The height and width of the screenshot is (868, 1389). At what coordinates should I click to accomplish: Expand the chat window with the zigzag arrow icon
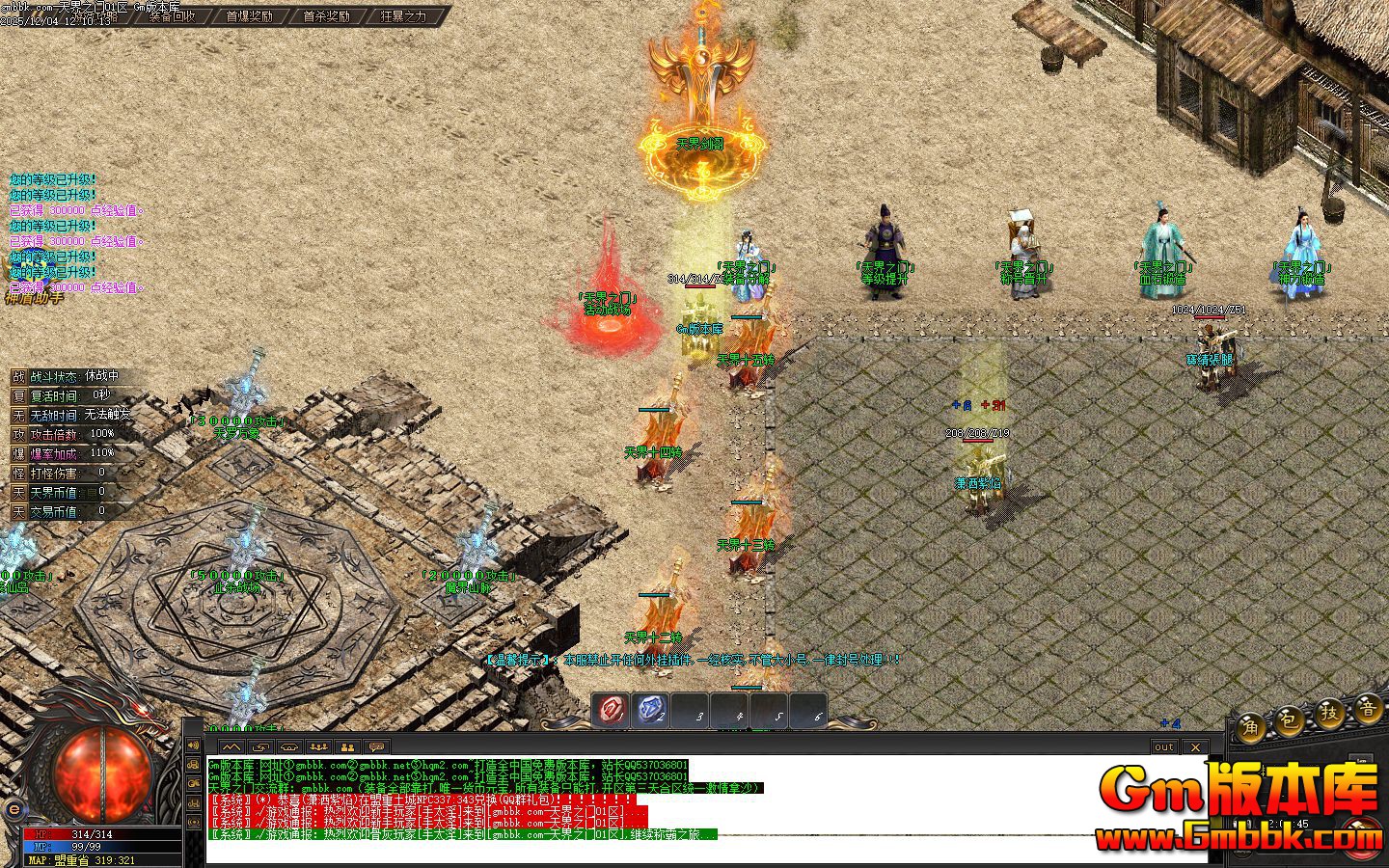click(x=231, y=746)
